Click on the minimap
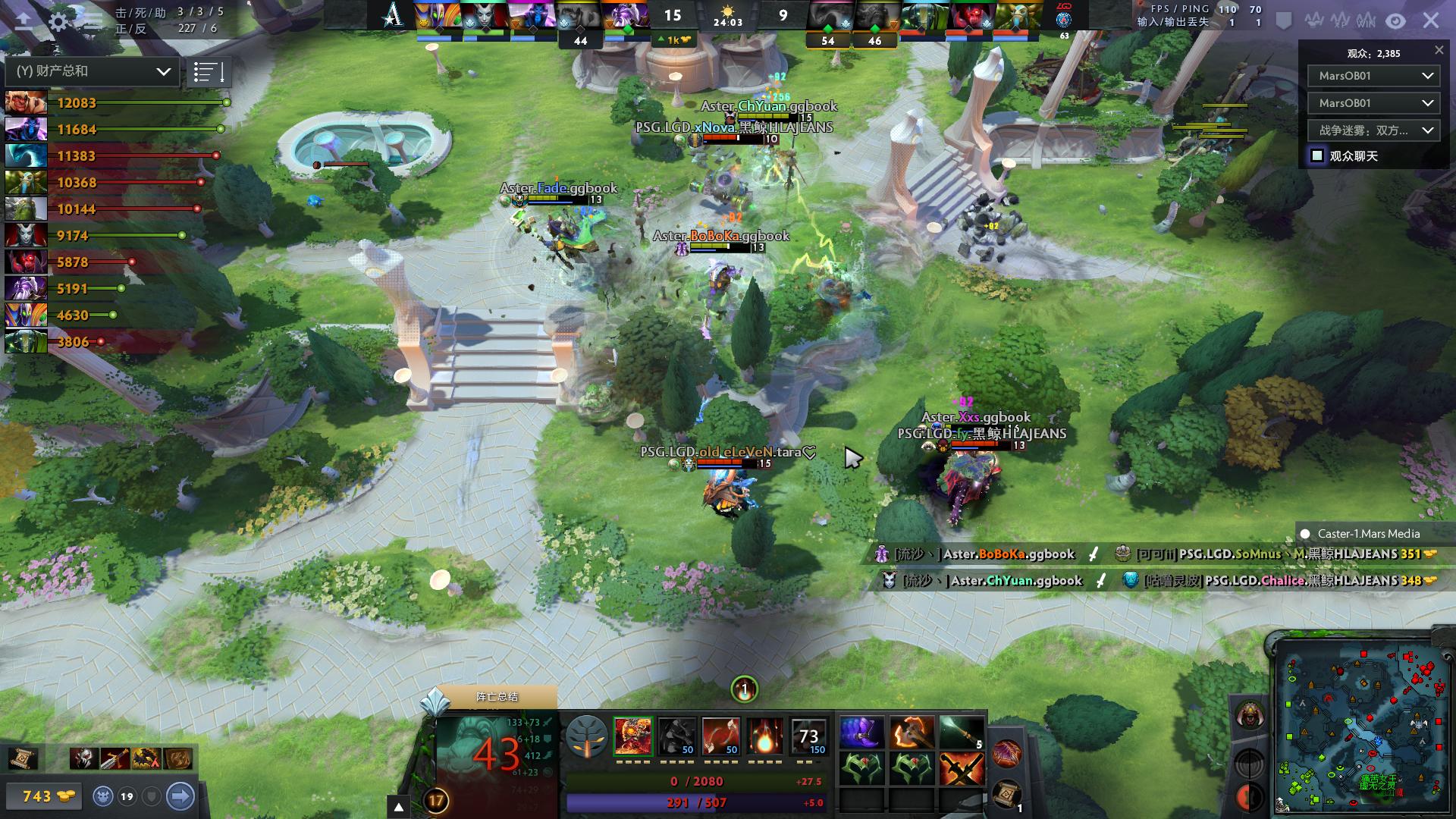Image resolution: width=1456 pixels, height=819 pixels. point(1357,724)
